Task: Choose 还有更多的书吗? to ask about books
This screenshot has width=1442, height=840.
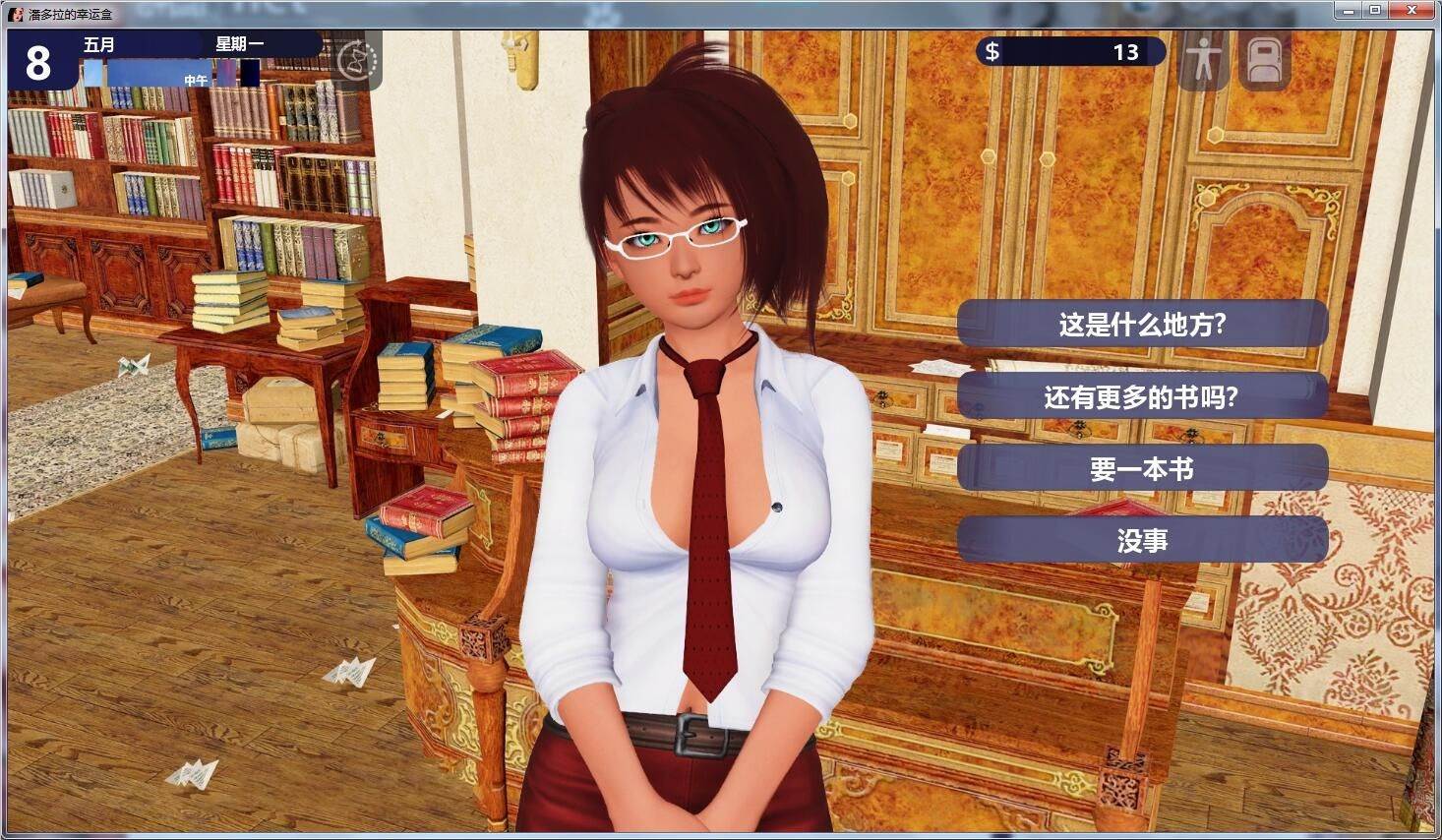Action: coord(1141,397)
